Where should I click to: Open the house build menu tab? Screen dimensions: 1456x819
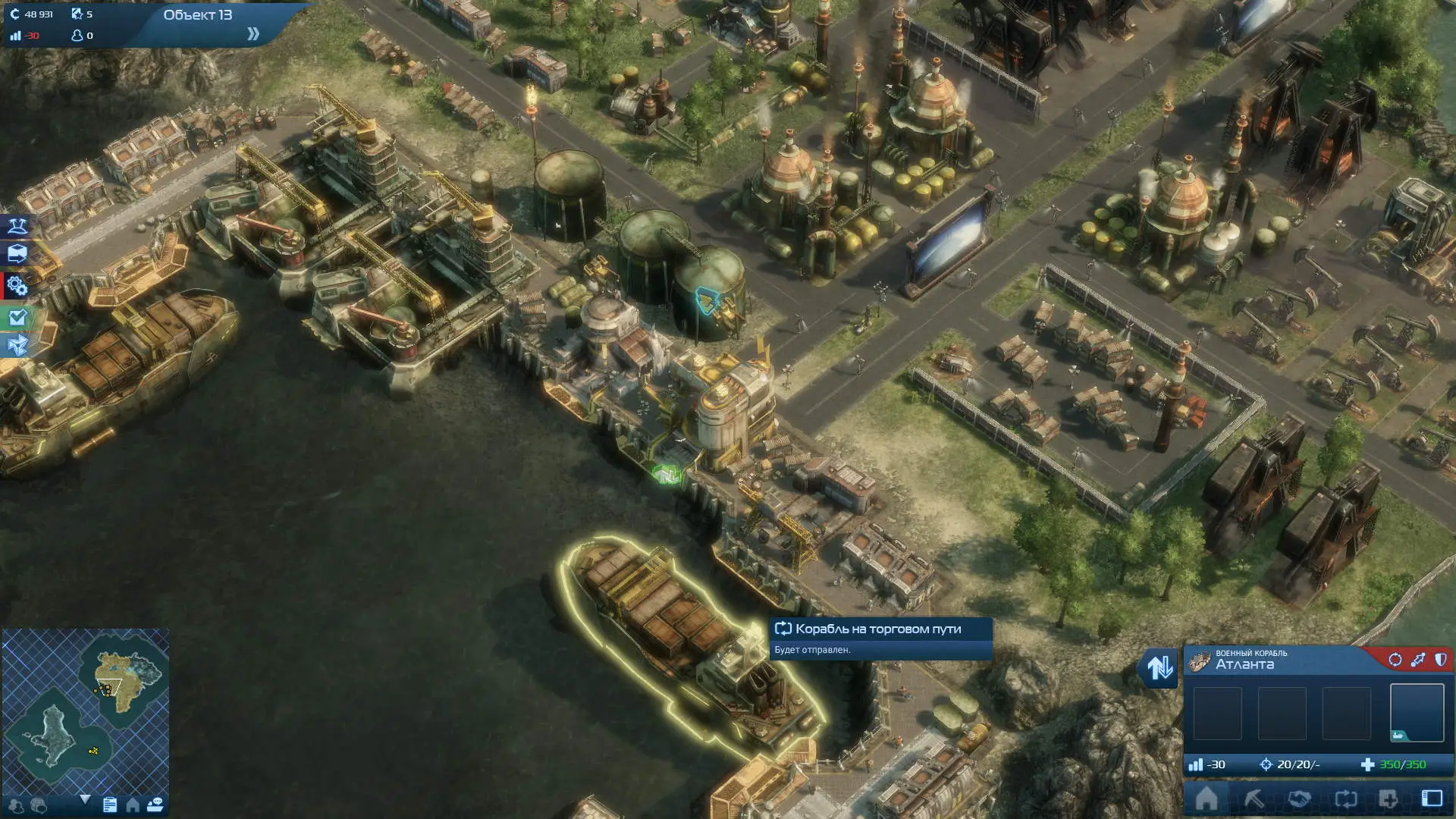[x=1207, y=799]
